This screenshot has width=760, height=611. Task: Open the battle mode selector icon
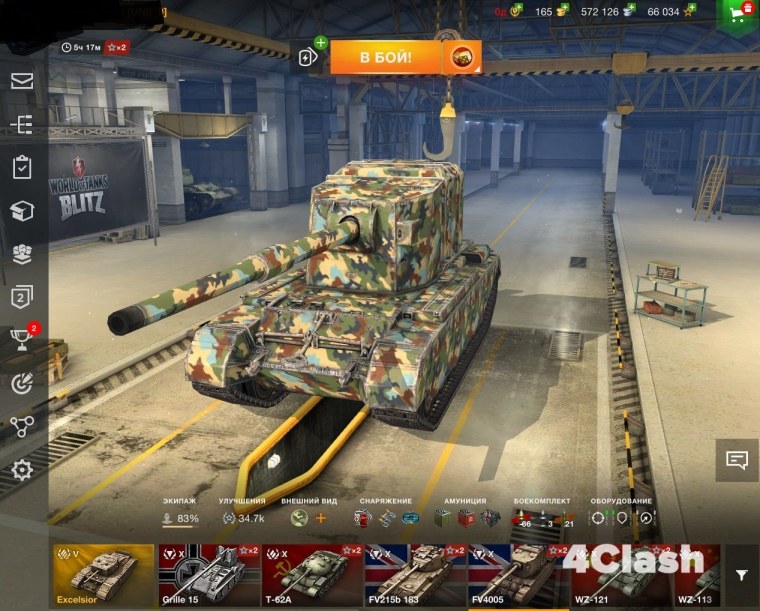(462, 57)
